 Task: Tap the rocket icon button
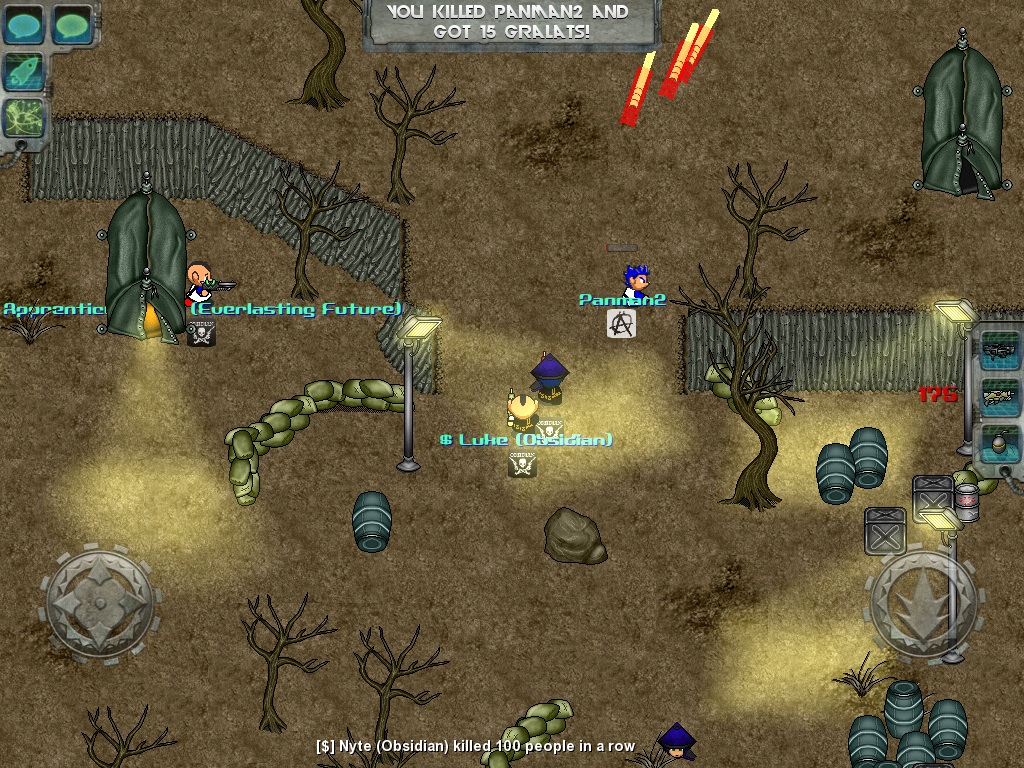[23, 72]
